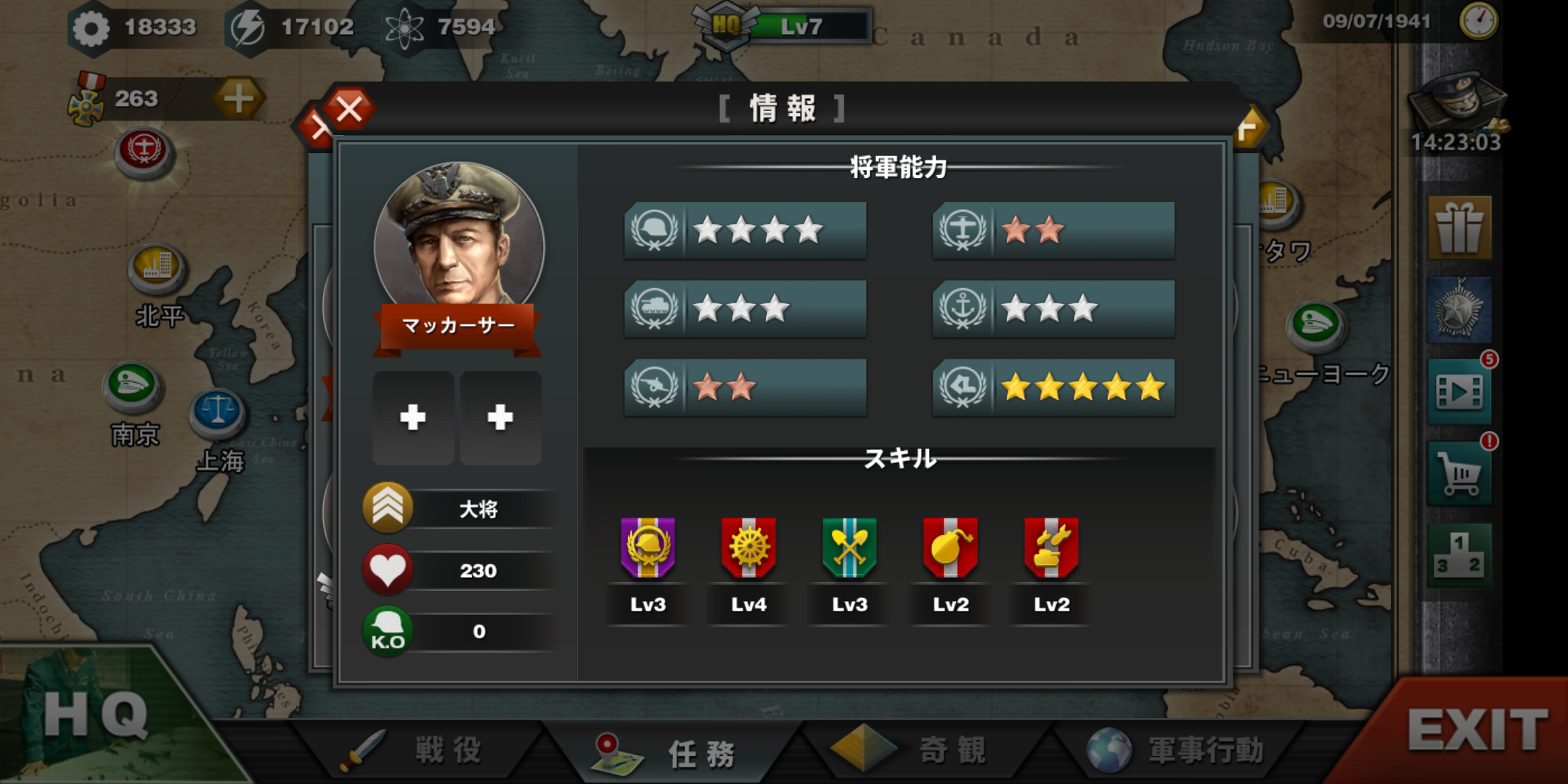Close the 情報 info panel
This screenshot has width=1568, height=784.
[x=349, y=110]
